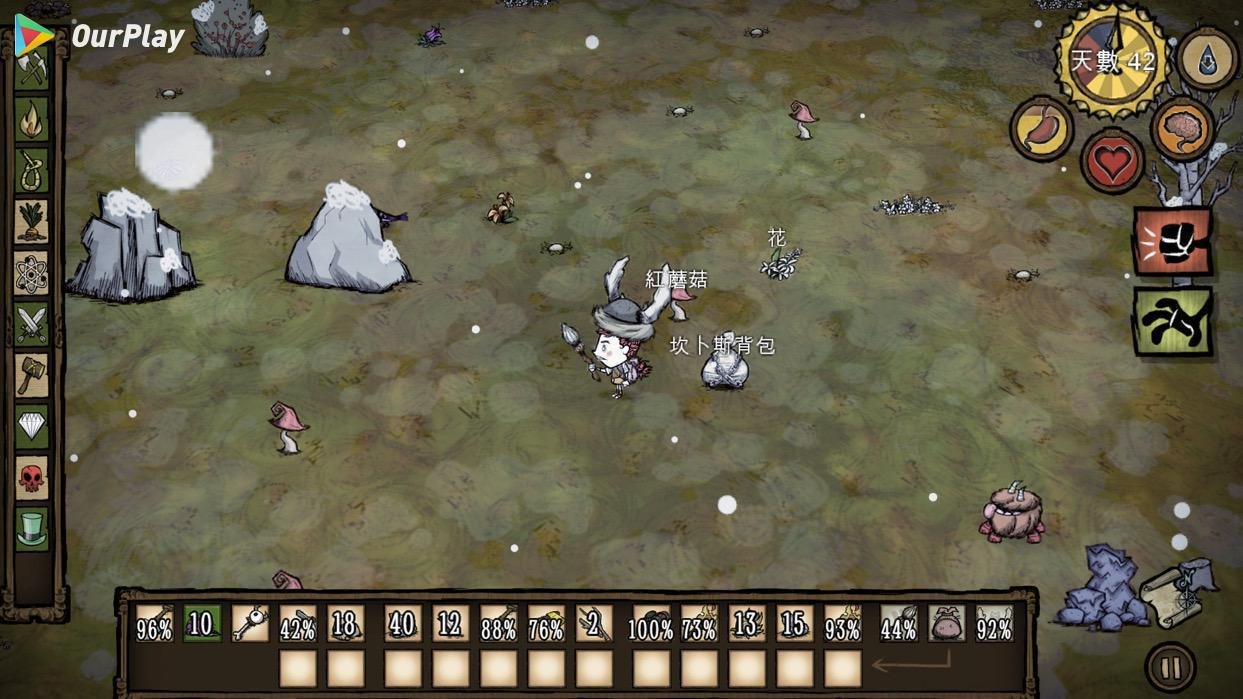
Task: Choose the Structures hammer crafting tab
Action: click(32, 375)
